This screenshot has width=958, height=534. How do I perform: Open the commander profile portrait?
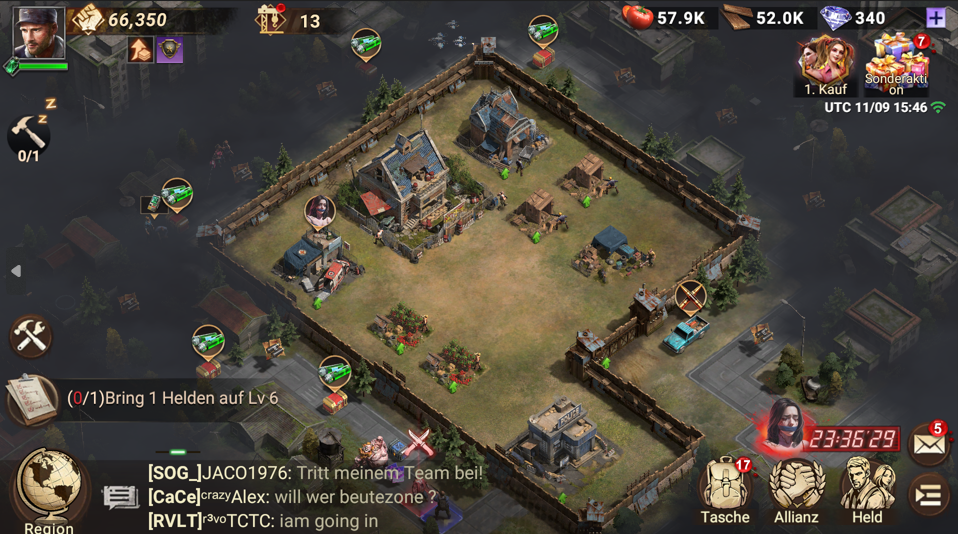coord(38,32)
